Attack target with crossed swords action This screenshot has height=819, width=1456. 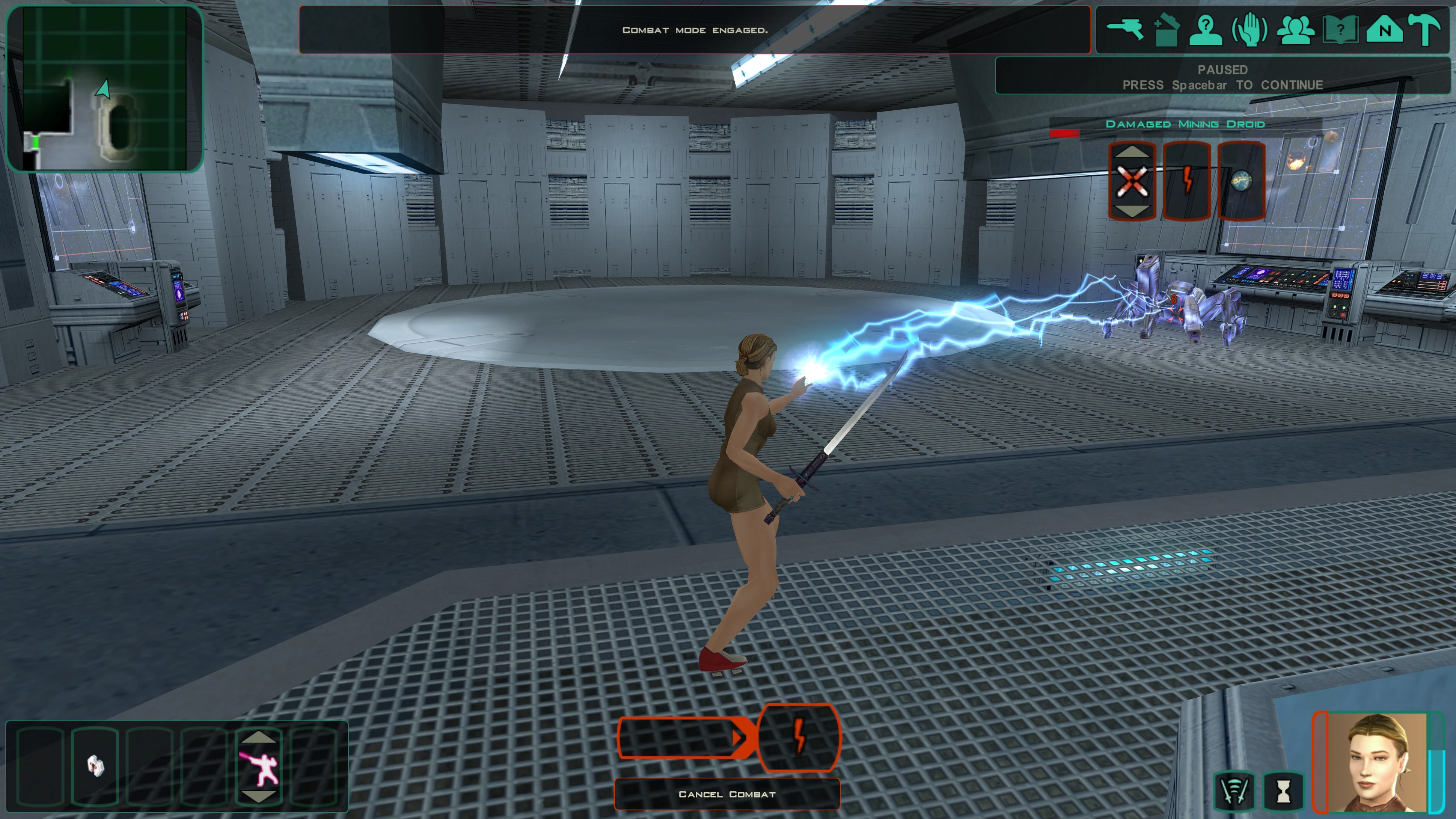(1132, 181)
